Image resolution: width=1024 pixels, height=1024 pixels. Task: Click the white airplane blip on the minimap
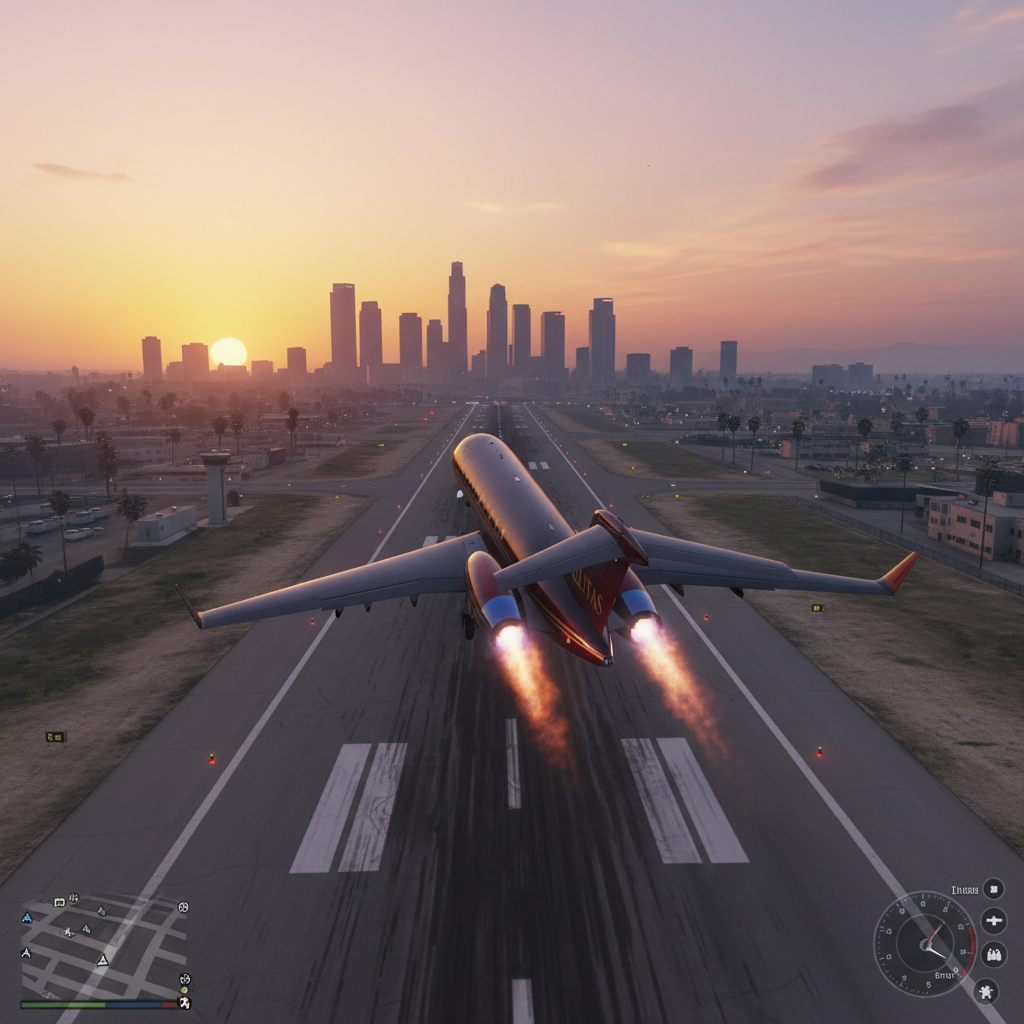point(68,932)
